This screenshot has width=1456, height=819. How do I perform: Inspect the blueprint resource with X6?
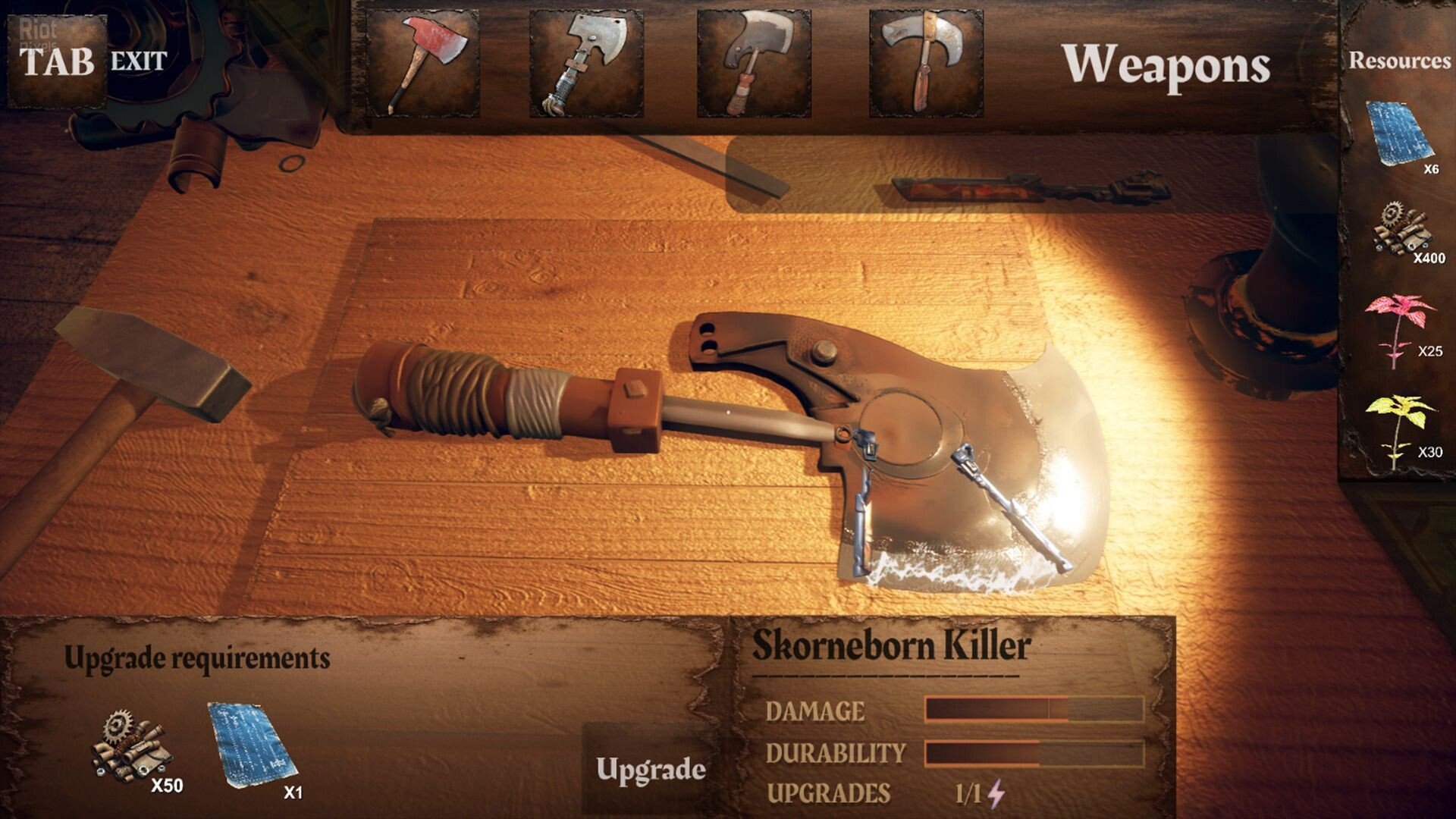[x=1399, y=134]
